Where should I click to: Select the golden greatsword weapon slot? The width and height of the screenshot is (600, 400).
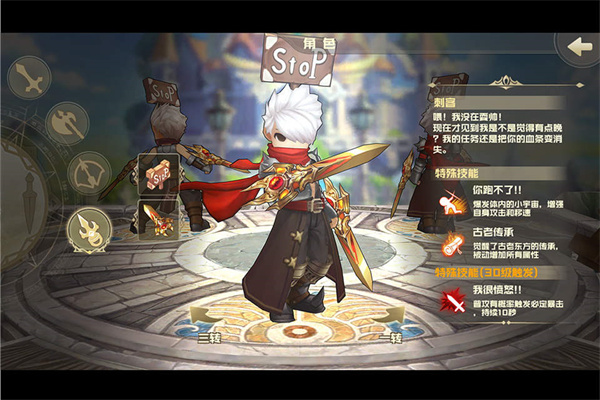pyautogui.click(x=158, y=219)
